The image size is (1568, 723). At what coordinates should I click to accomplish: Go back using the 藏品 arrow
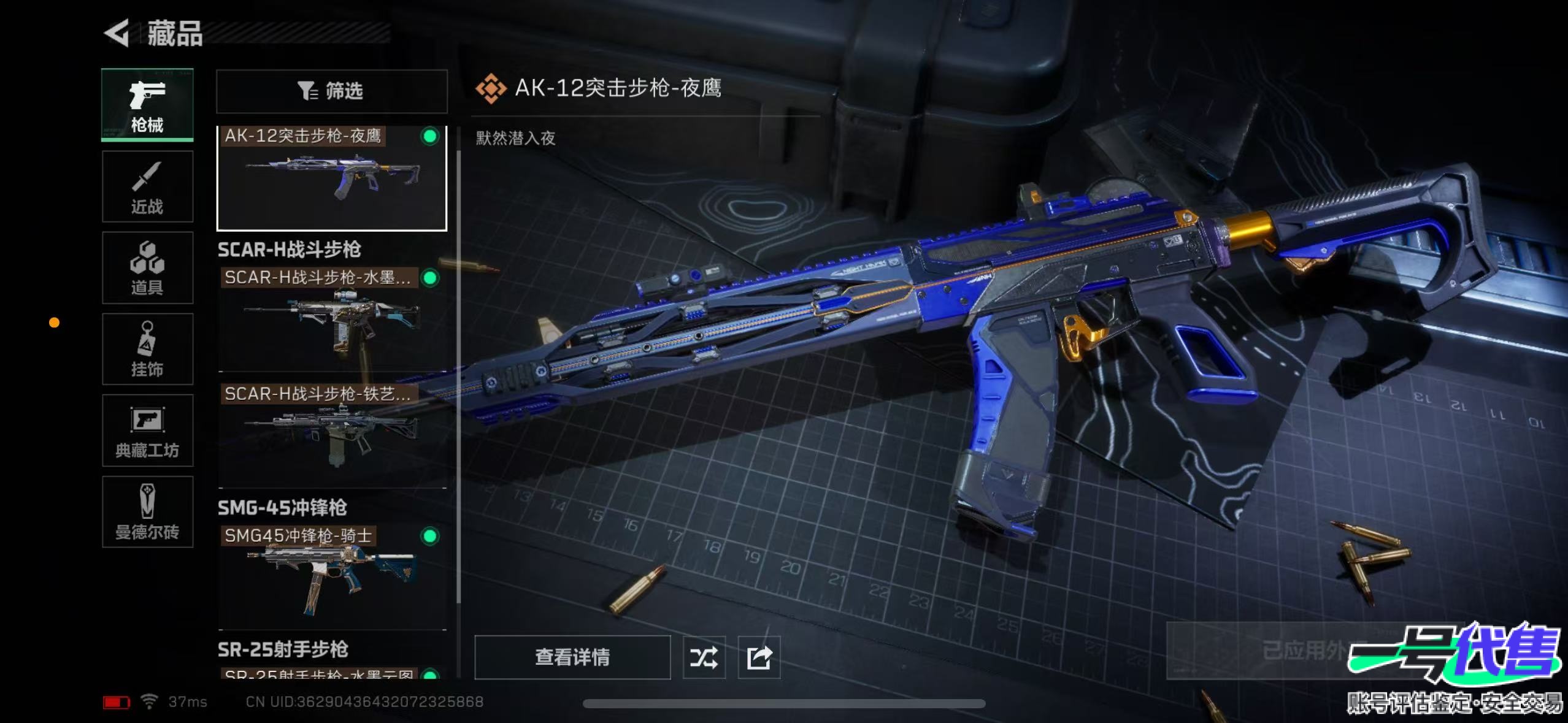(117, 33)
